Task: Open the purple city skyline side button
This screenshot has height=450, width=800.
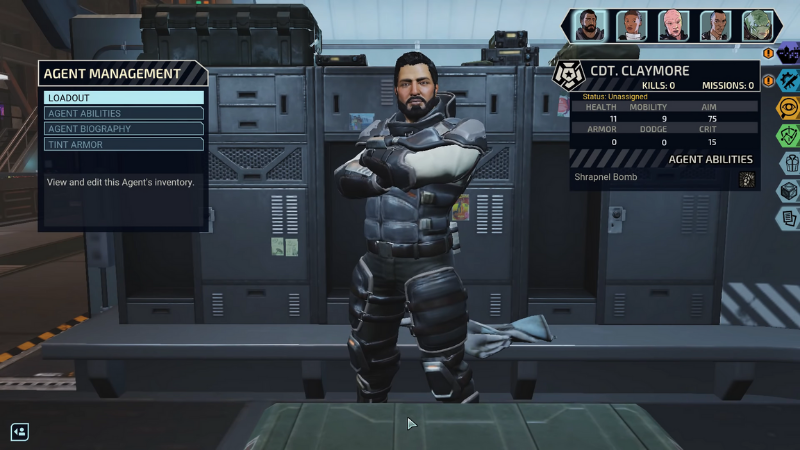Action: (x=789, y=50)
